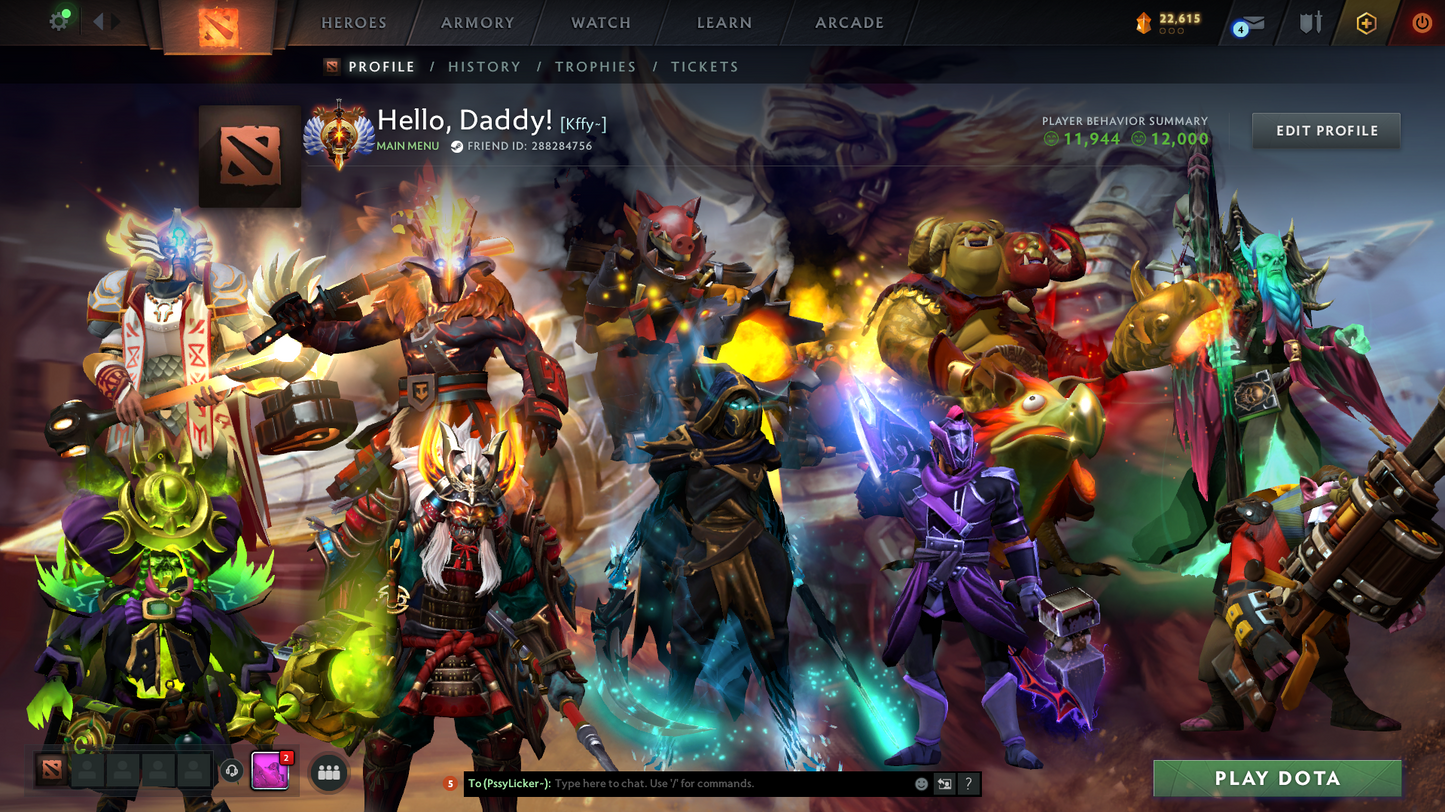Viewport: 1445px width, 812px height.
Task: Click the chat text input field
Action: [x=730, y=784]
